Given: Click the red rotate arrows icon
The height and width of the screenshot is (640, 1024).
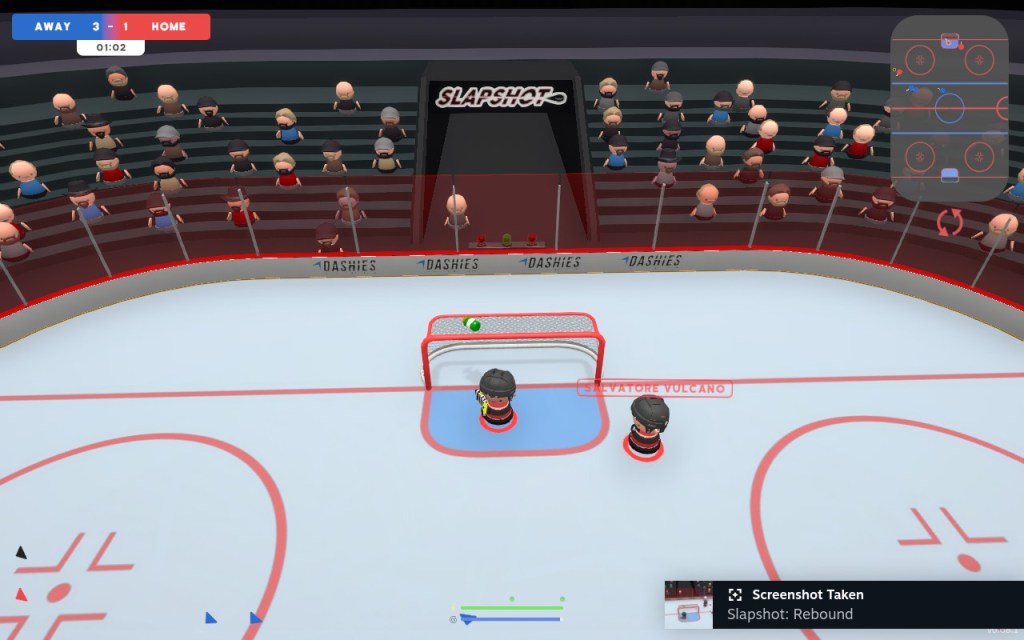Looking at the screenshot, I should (x=949, y=221).
